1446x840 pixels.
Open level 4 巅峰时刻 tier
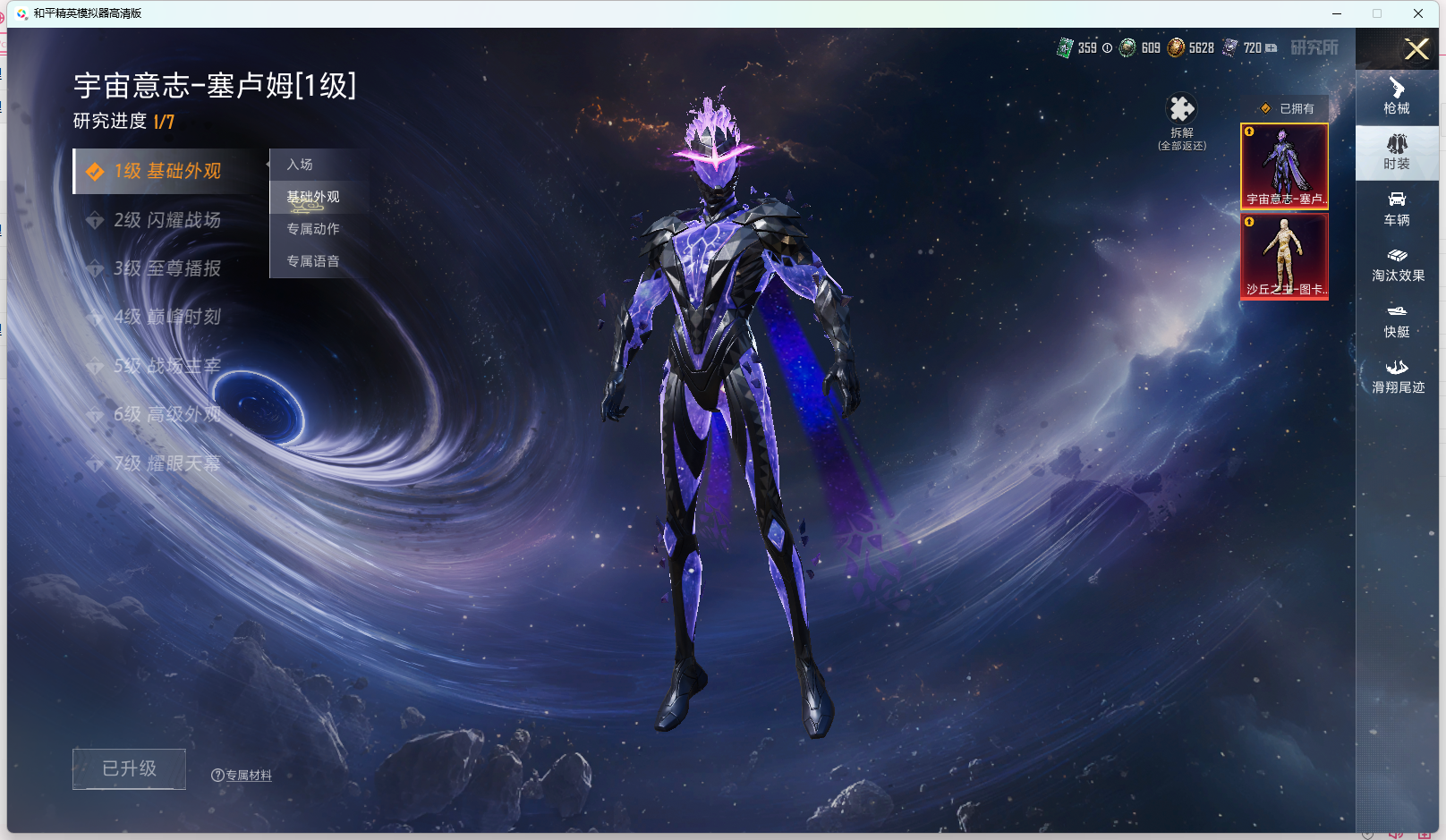pos(167,317)
